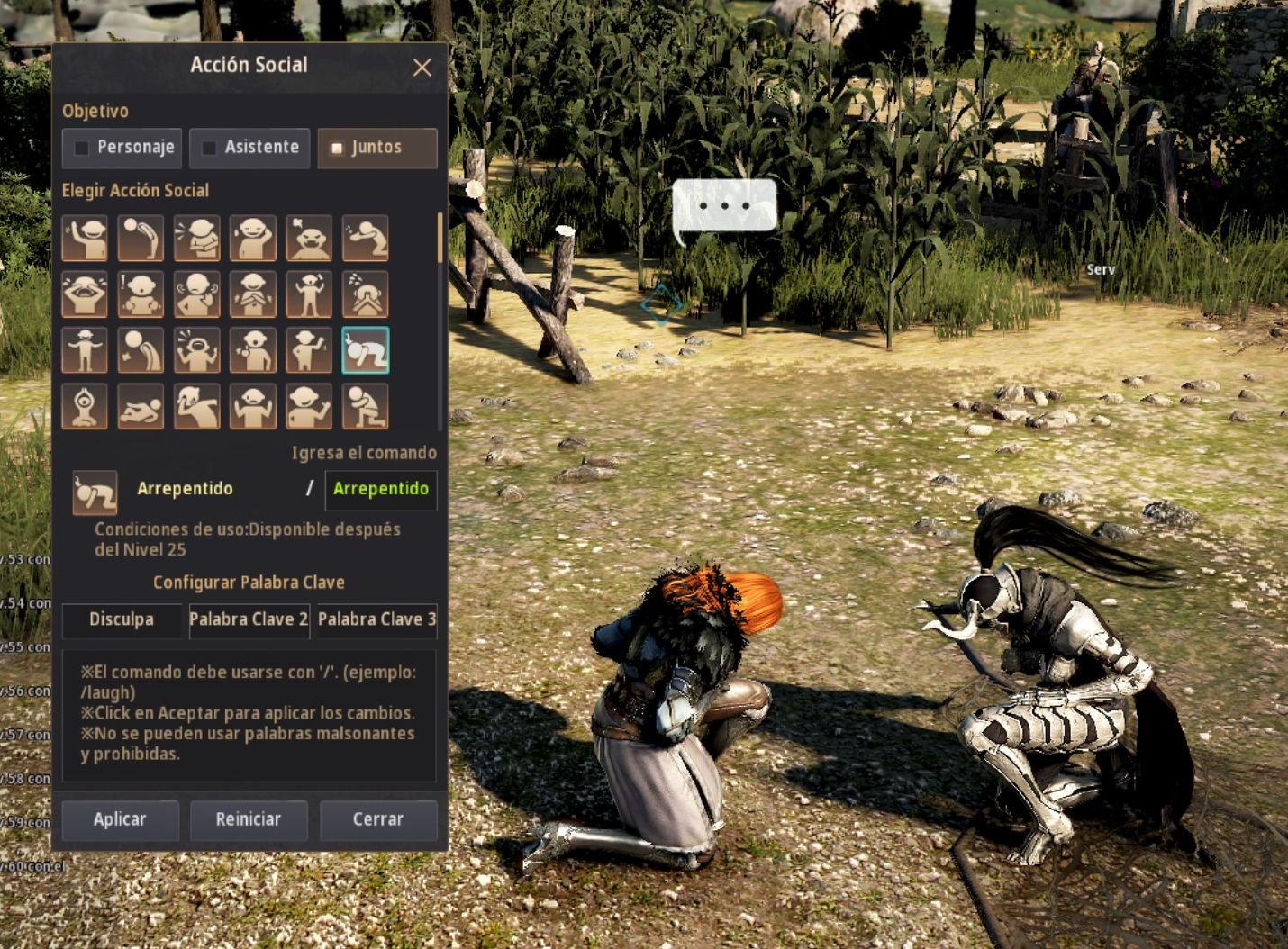The width and height of the screenshot is (1288, 949).
Task: Close the panel using the Cerrar button
Action: coord(377,819)
